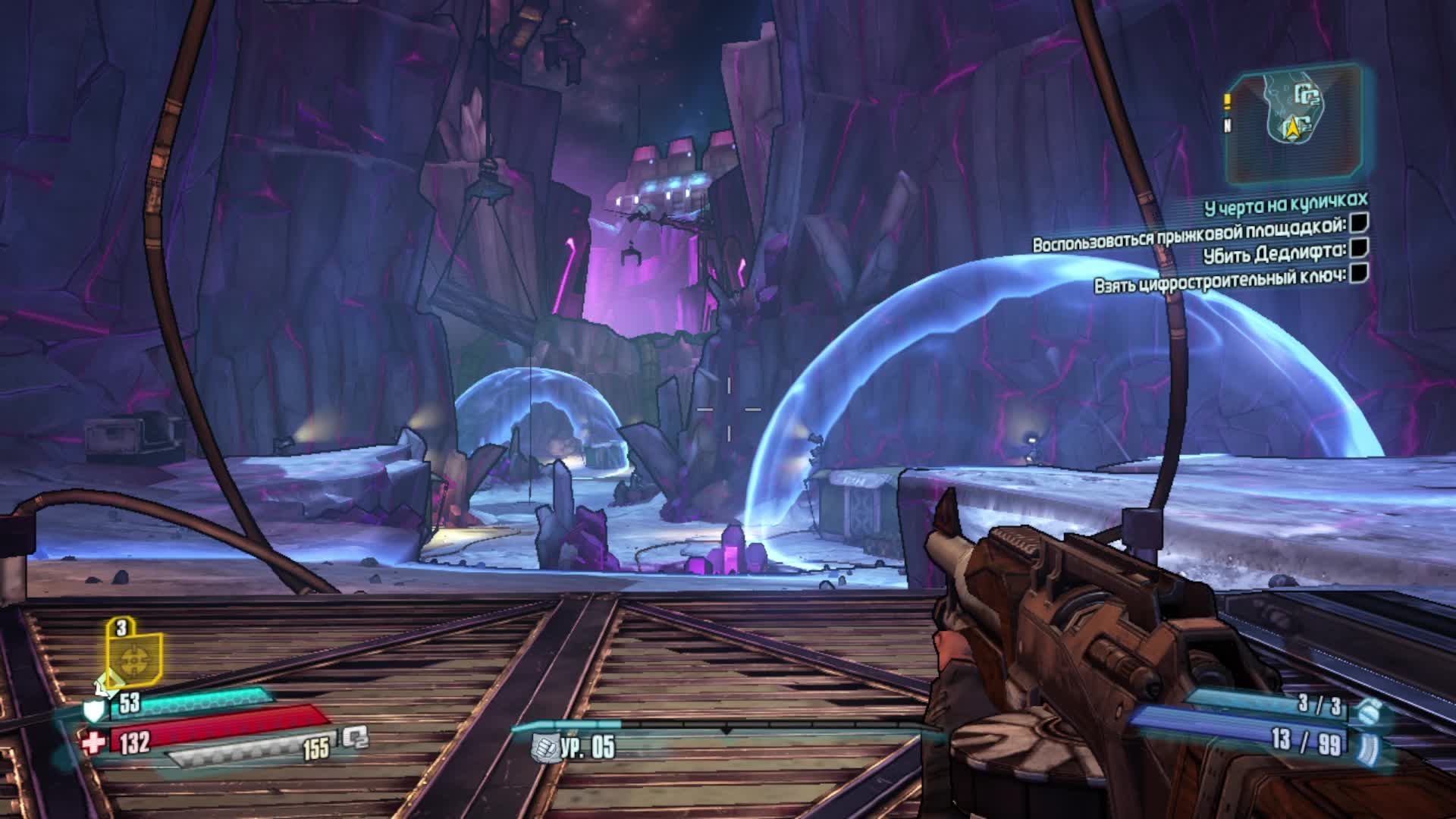Click the bullet ammo type icon

1371,745
